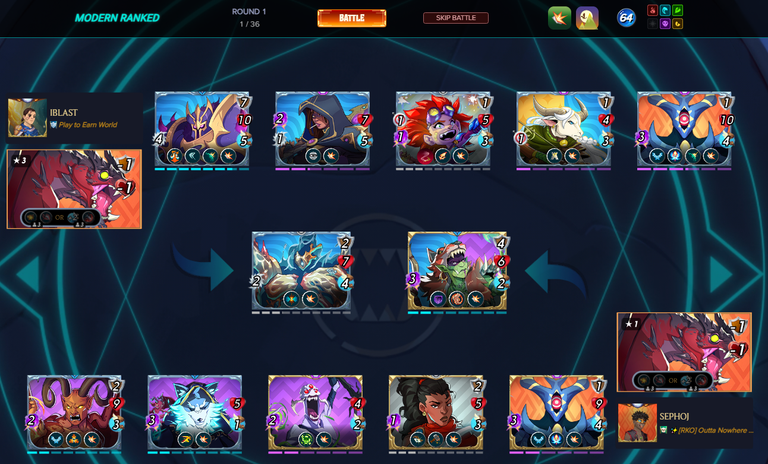The width and height of the screenshot is (768, 464).
Task: Select the hooded figure card in top row
Action: click(323, 129)
